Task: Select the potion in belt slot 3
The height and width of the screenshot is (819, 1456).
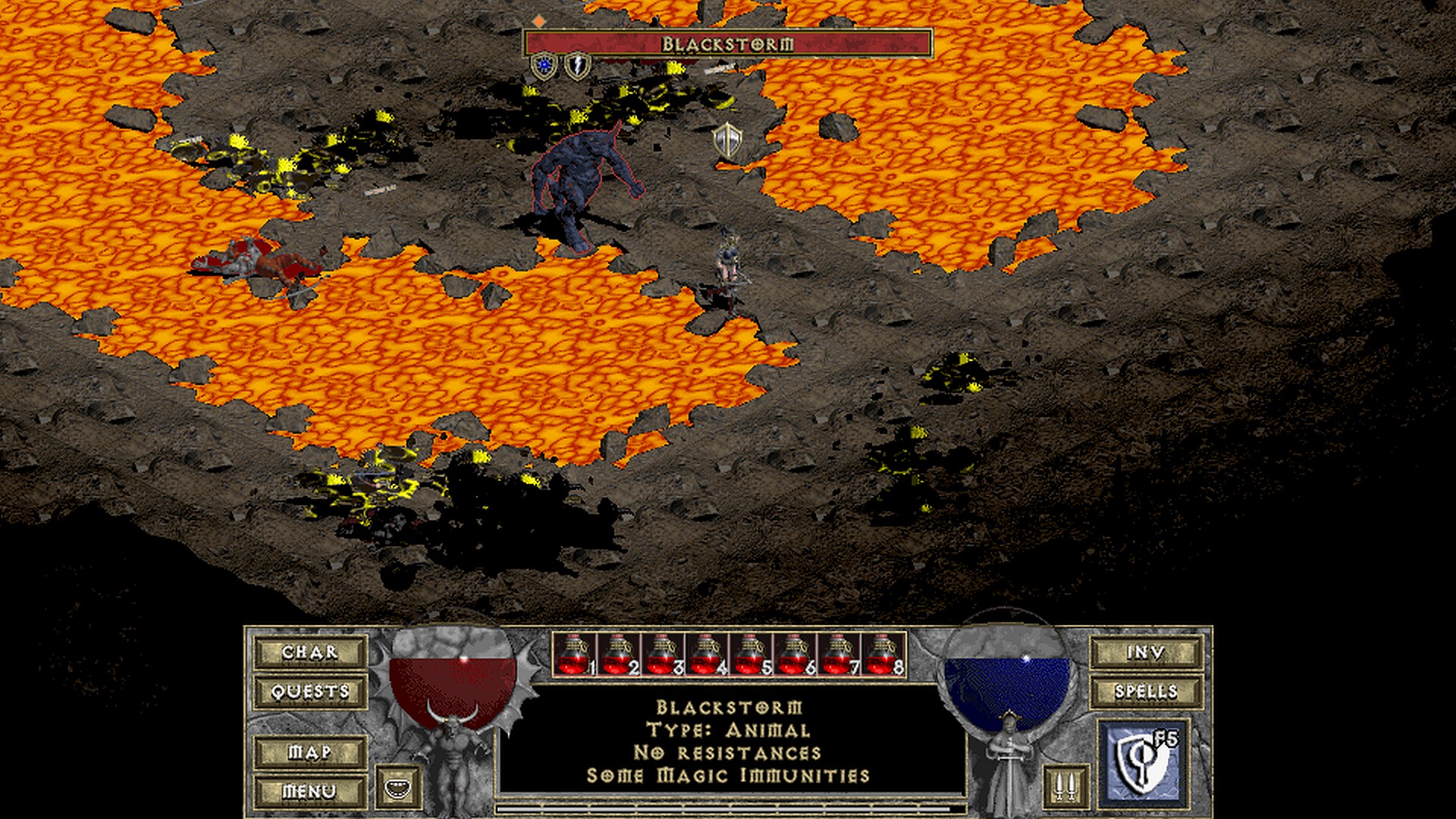Action: coord(664,655)
